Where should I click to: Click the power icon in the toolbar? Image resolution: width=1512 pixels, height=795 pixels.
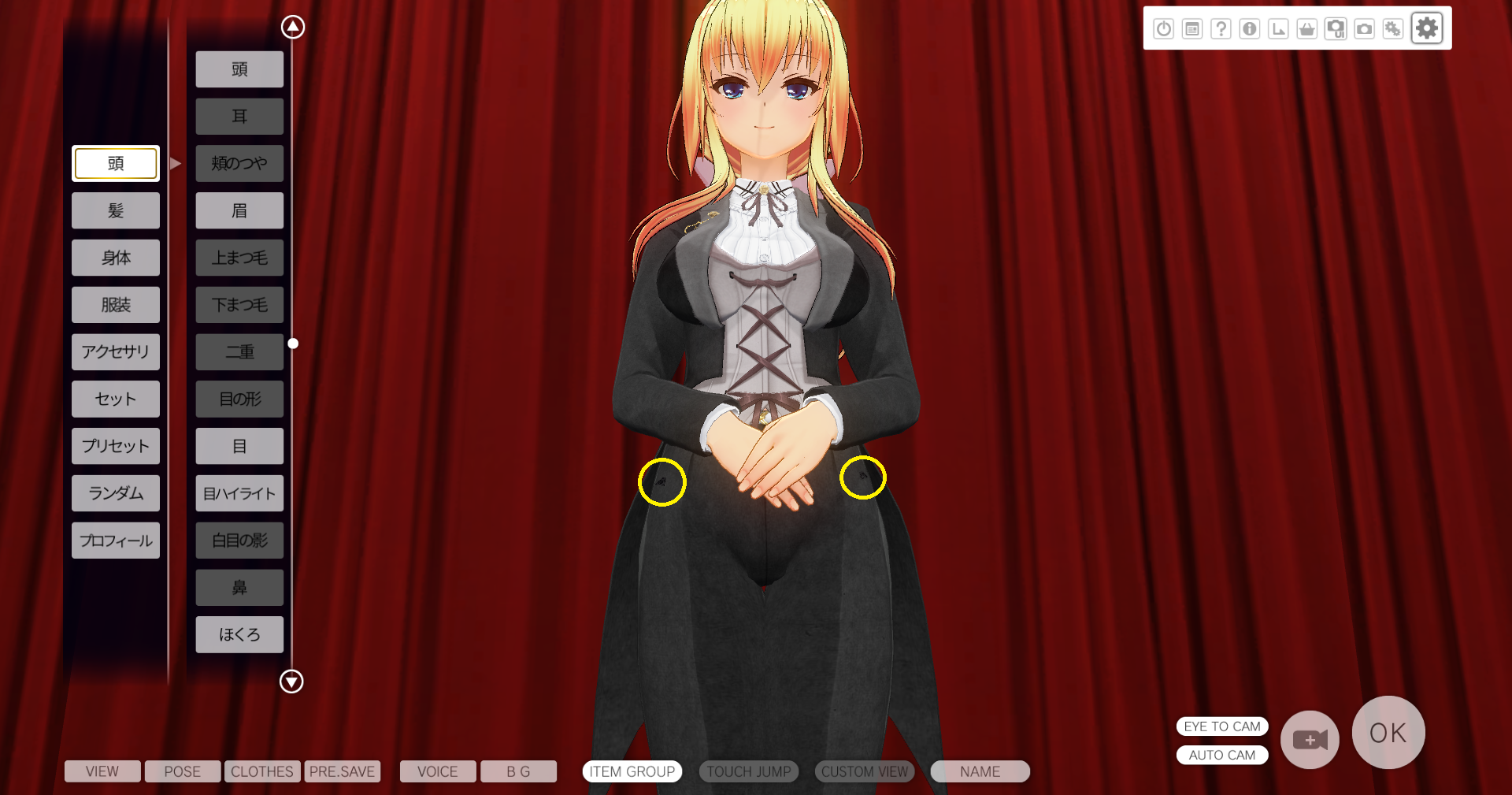click(x=1164, y=29)
